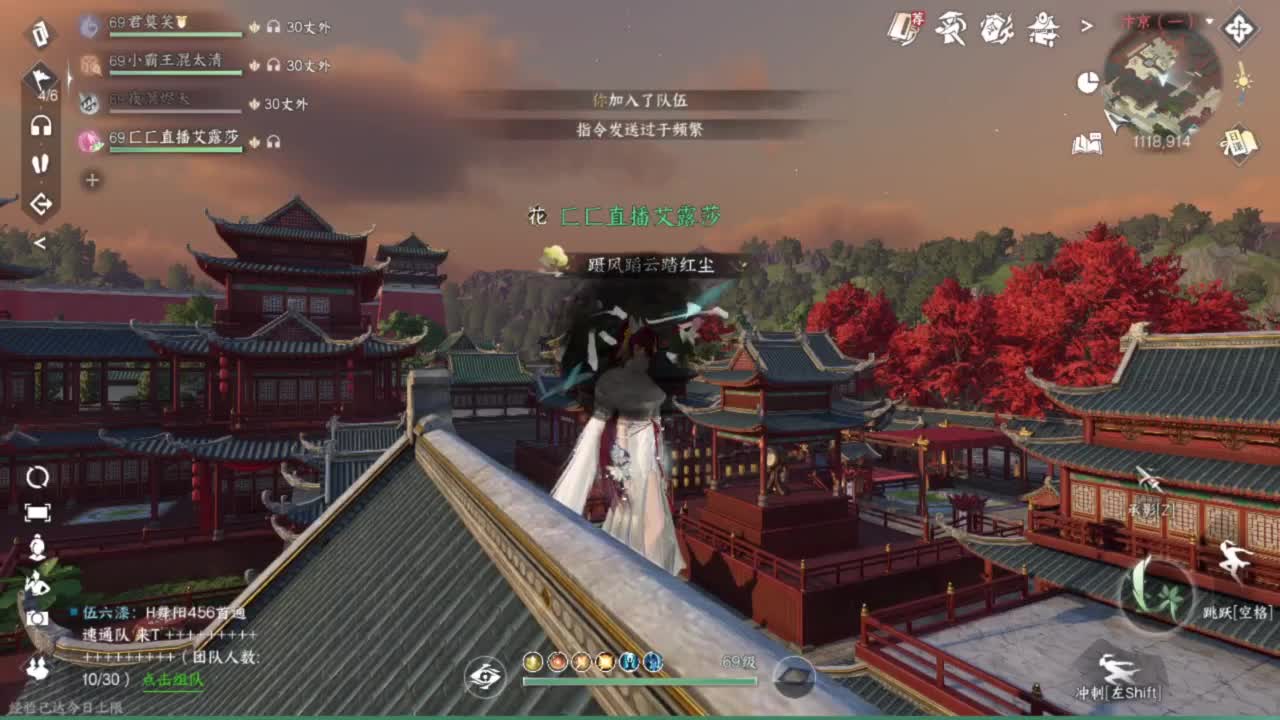Select the emote figure icon on the left edge
1280x720 pixels.
coord(38,548)
